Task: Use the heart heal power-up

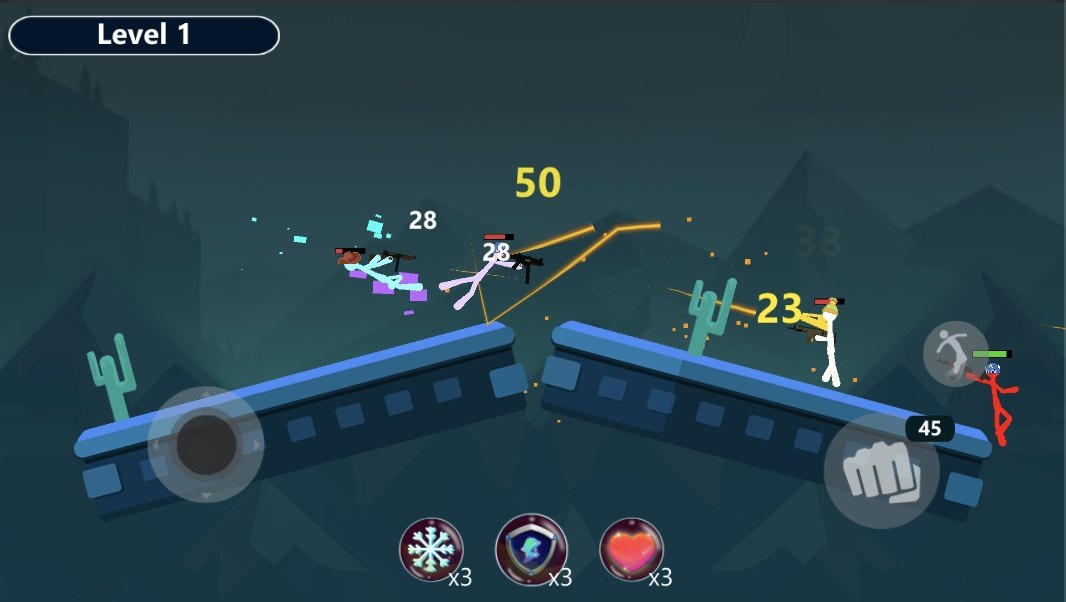Action: tap(631, 549)
